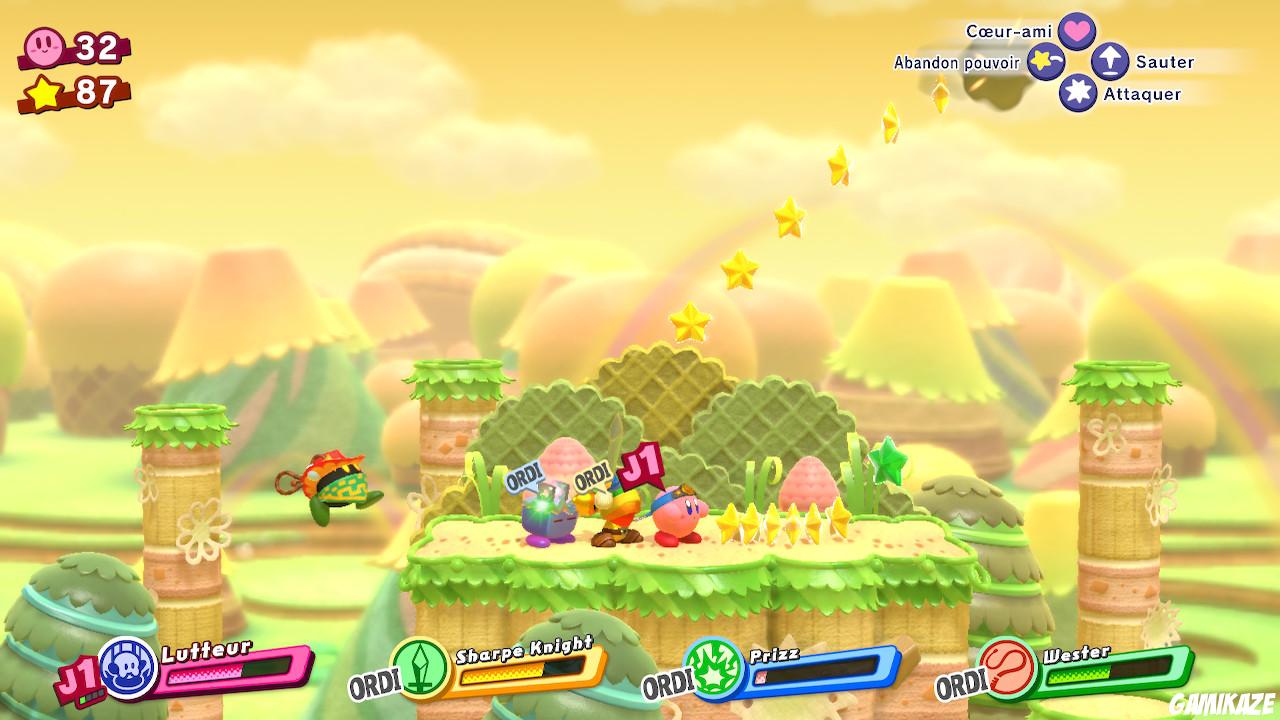Click the green star item near the strawberry
1280x720 pixels.
pos(889,462)
